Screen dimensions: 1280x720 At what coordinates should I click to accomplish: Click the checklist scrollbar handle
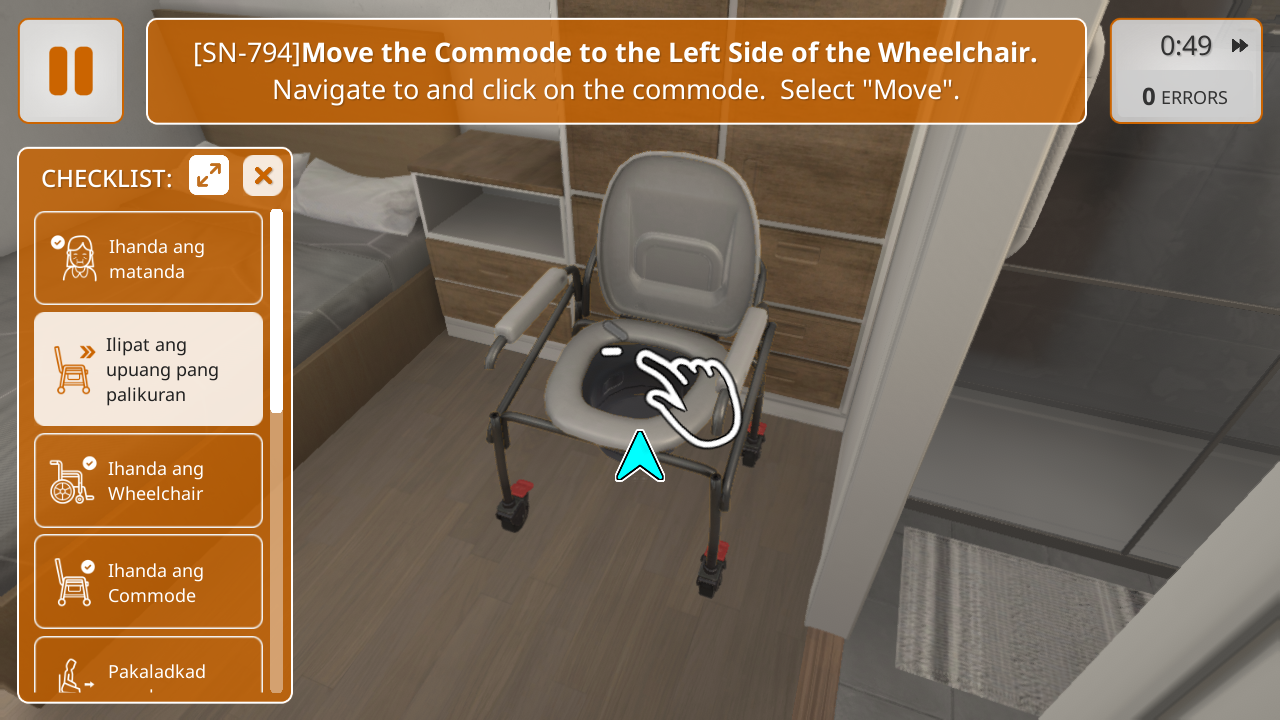[276, 310]
